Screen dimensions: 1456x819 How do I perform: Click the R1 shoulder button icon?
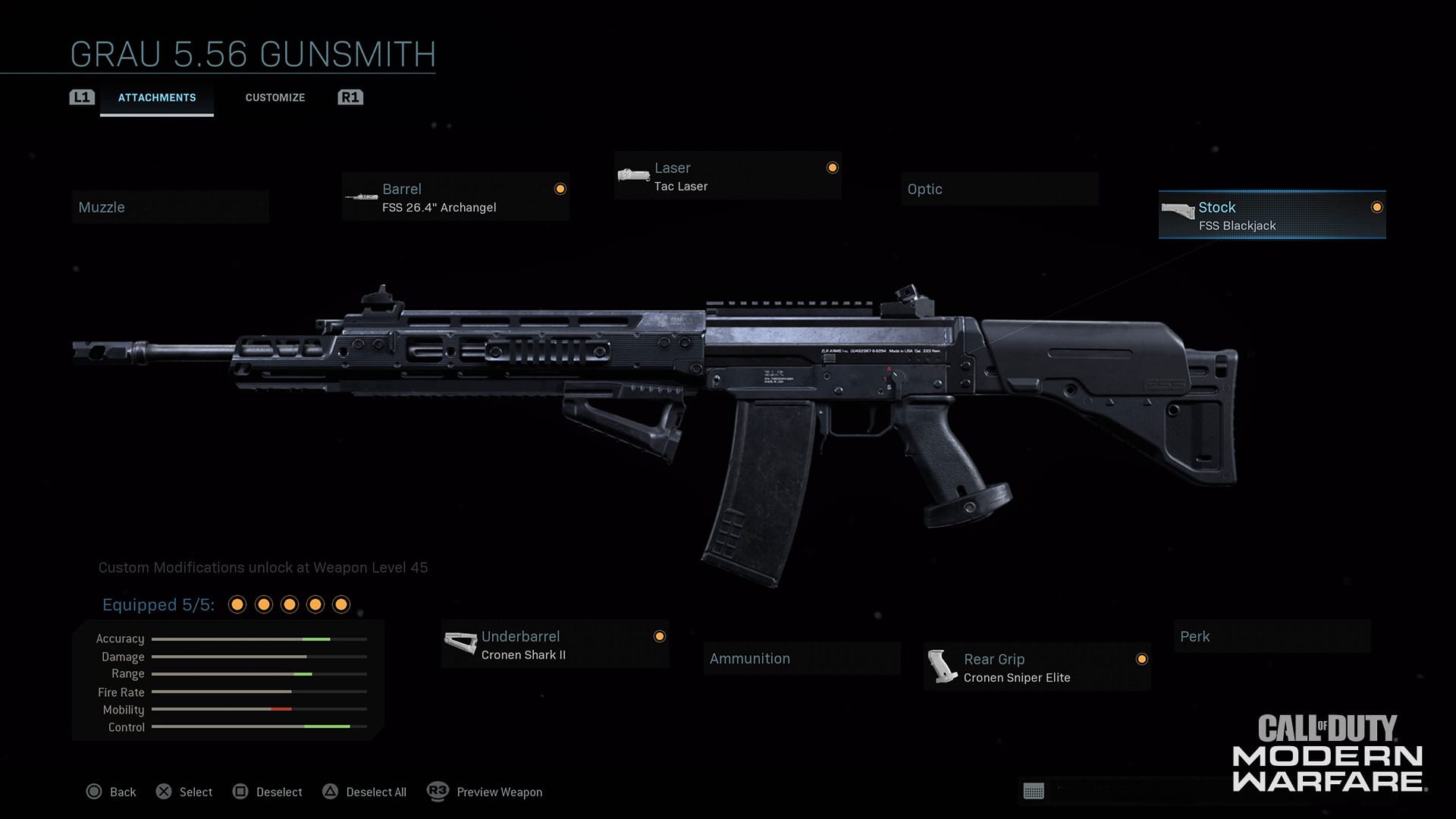(350, 97)
